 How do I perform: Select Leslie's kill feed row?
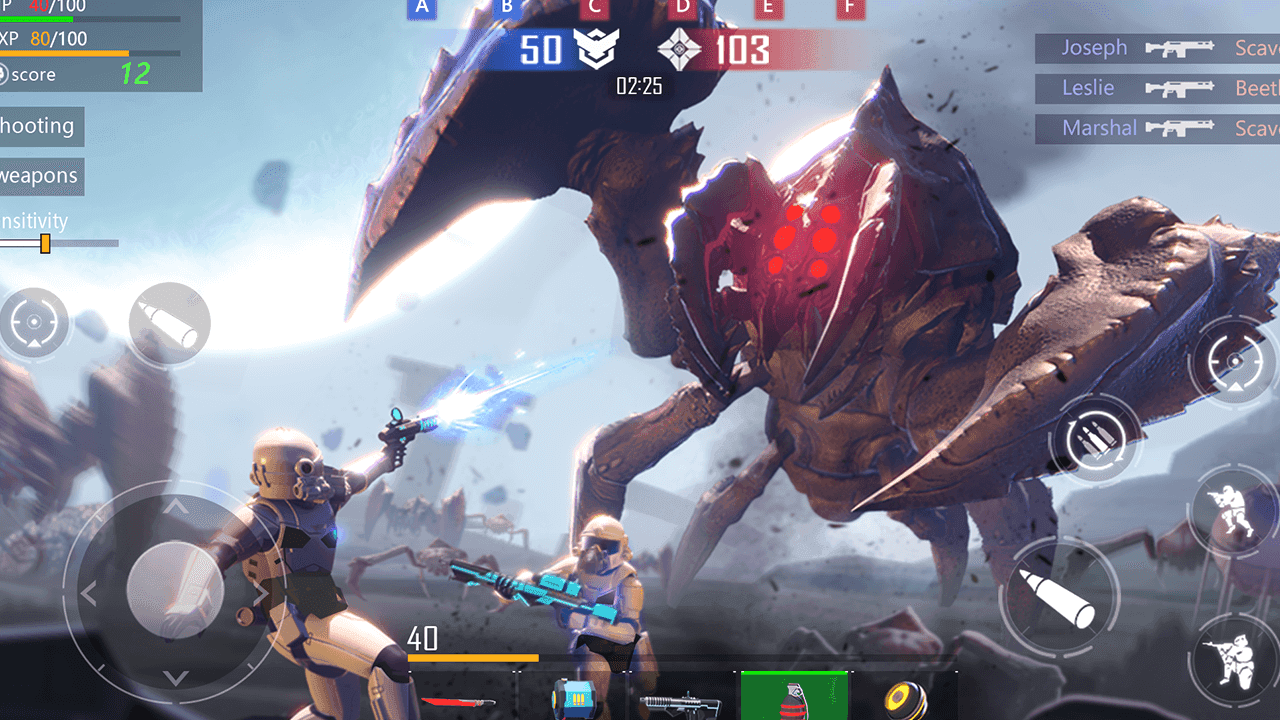[x=1157, y=88]
